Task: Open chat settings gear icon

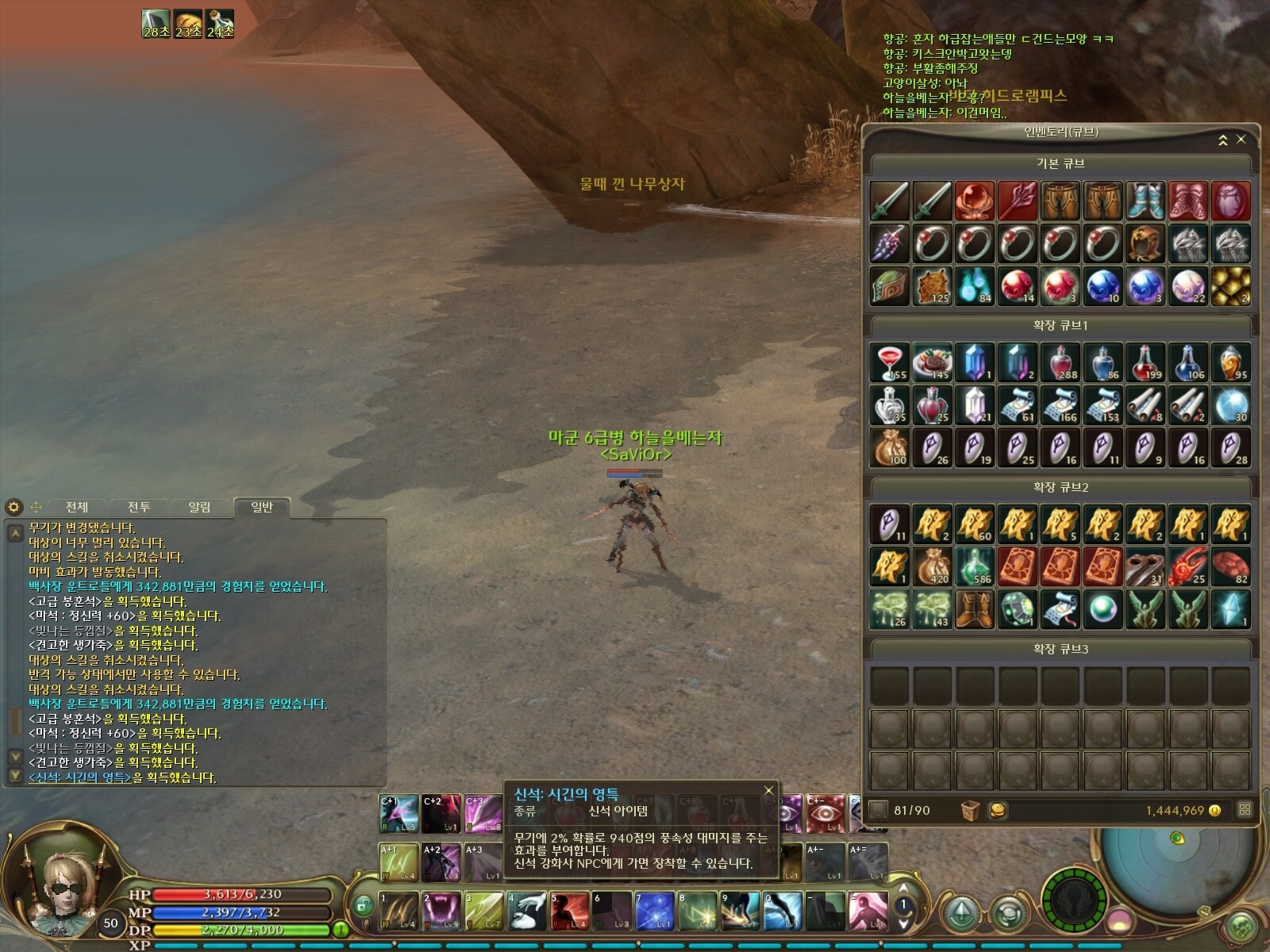Action: [13, 507]
